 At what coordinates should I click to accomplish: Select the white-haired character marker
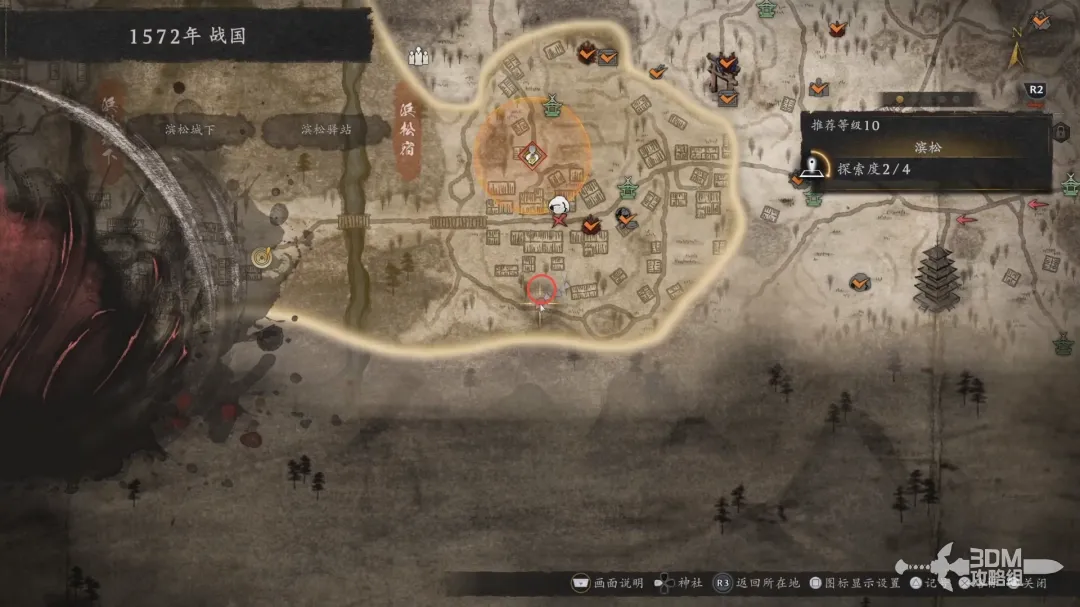561,208
